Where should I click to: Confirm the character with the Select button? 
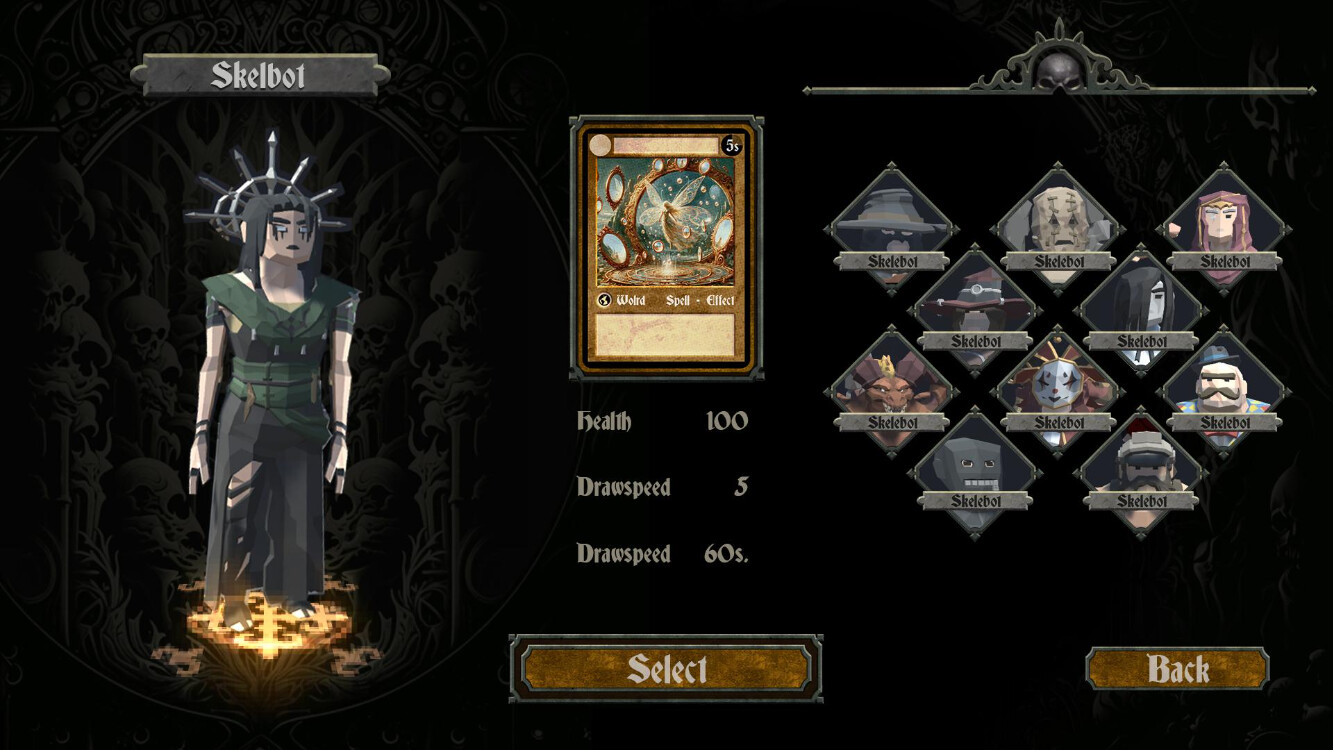coord(666,669)
